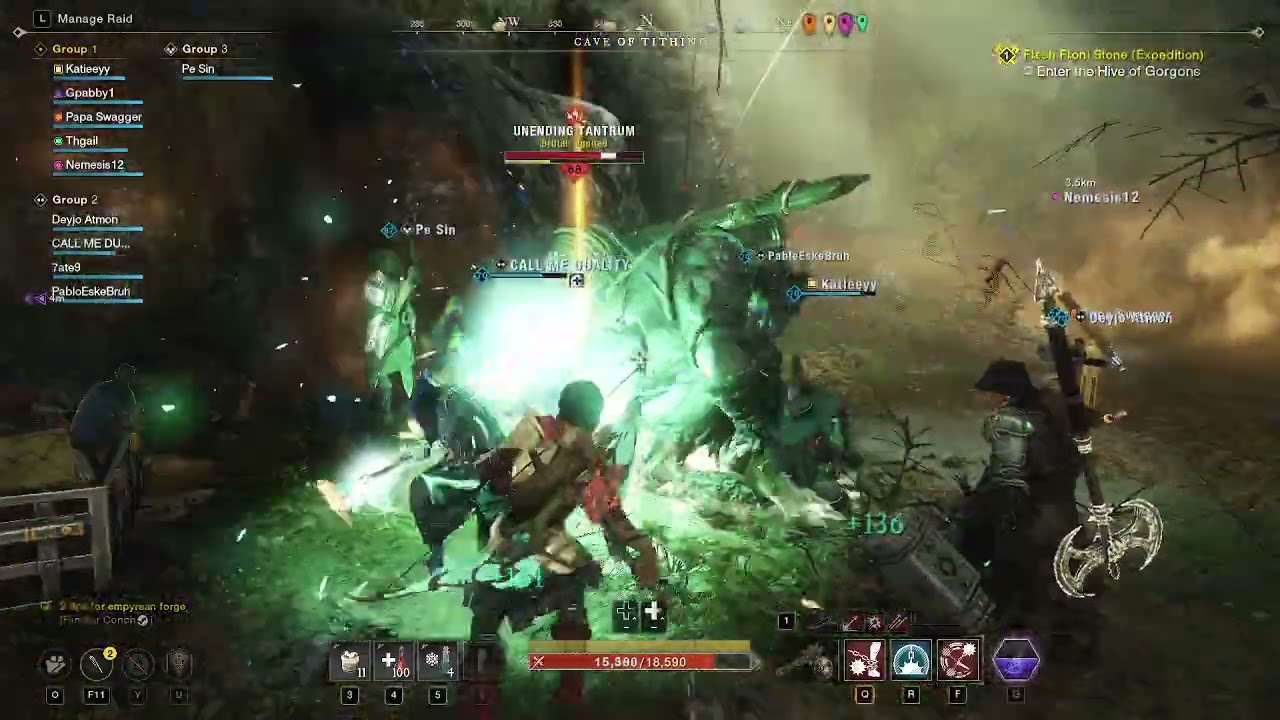The height and width of the screenshot is (720, 1280).
Task: Select raid member Thgail
Action: (82, 141)
